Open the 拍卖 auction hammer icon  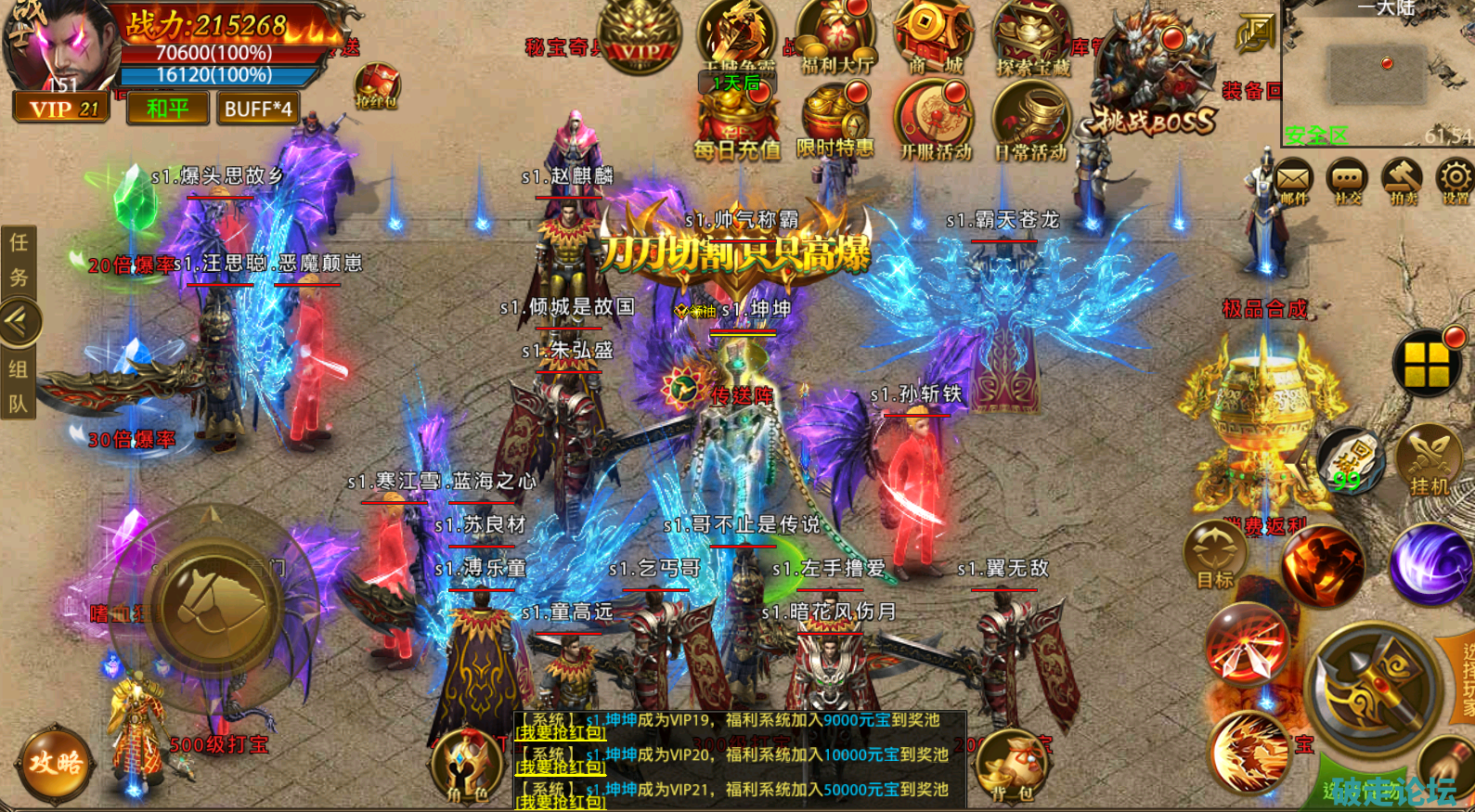1402,180
